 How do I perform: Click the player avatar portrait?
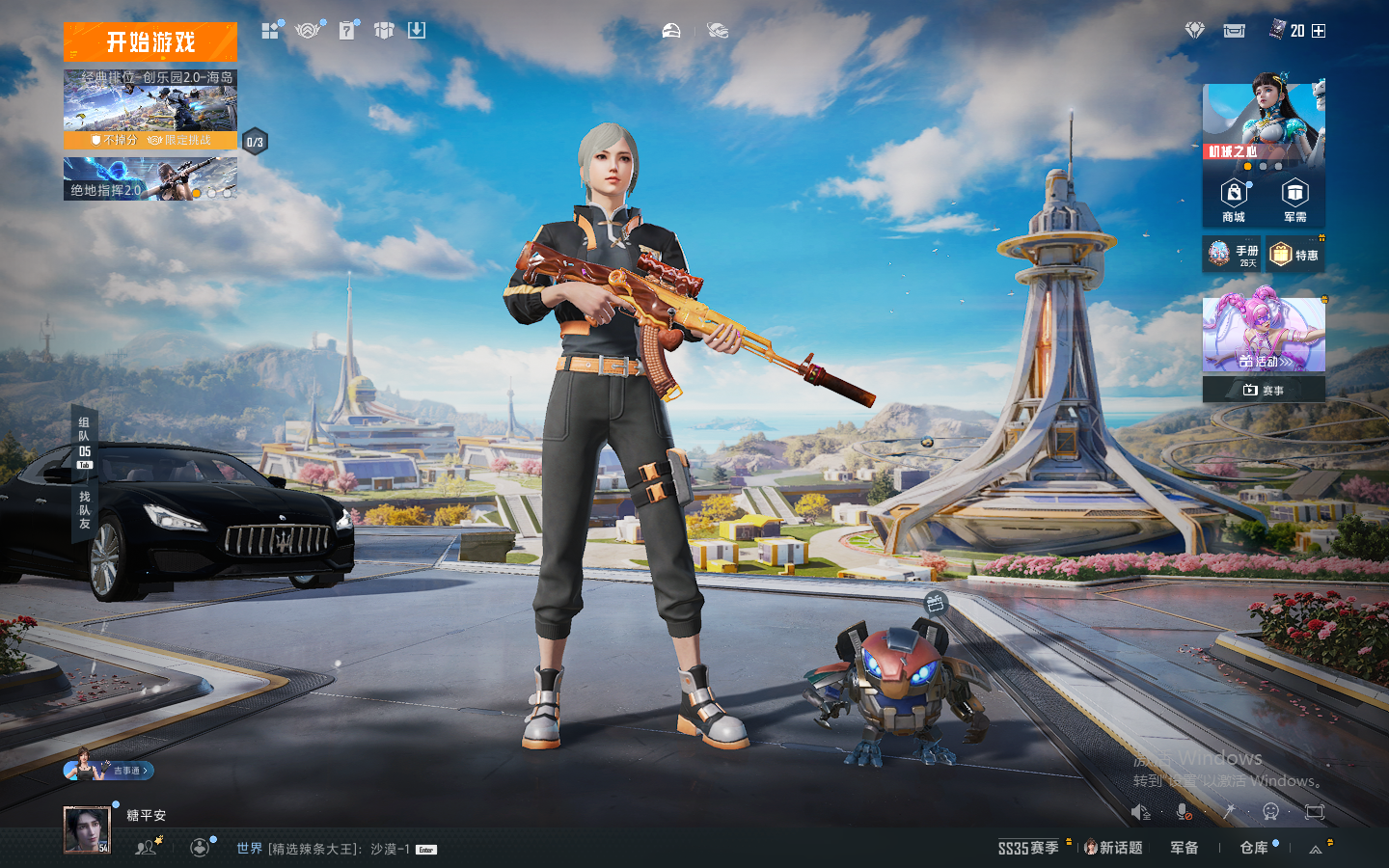pyautogui.click(x=86, y=829)
